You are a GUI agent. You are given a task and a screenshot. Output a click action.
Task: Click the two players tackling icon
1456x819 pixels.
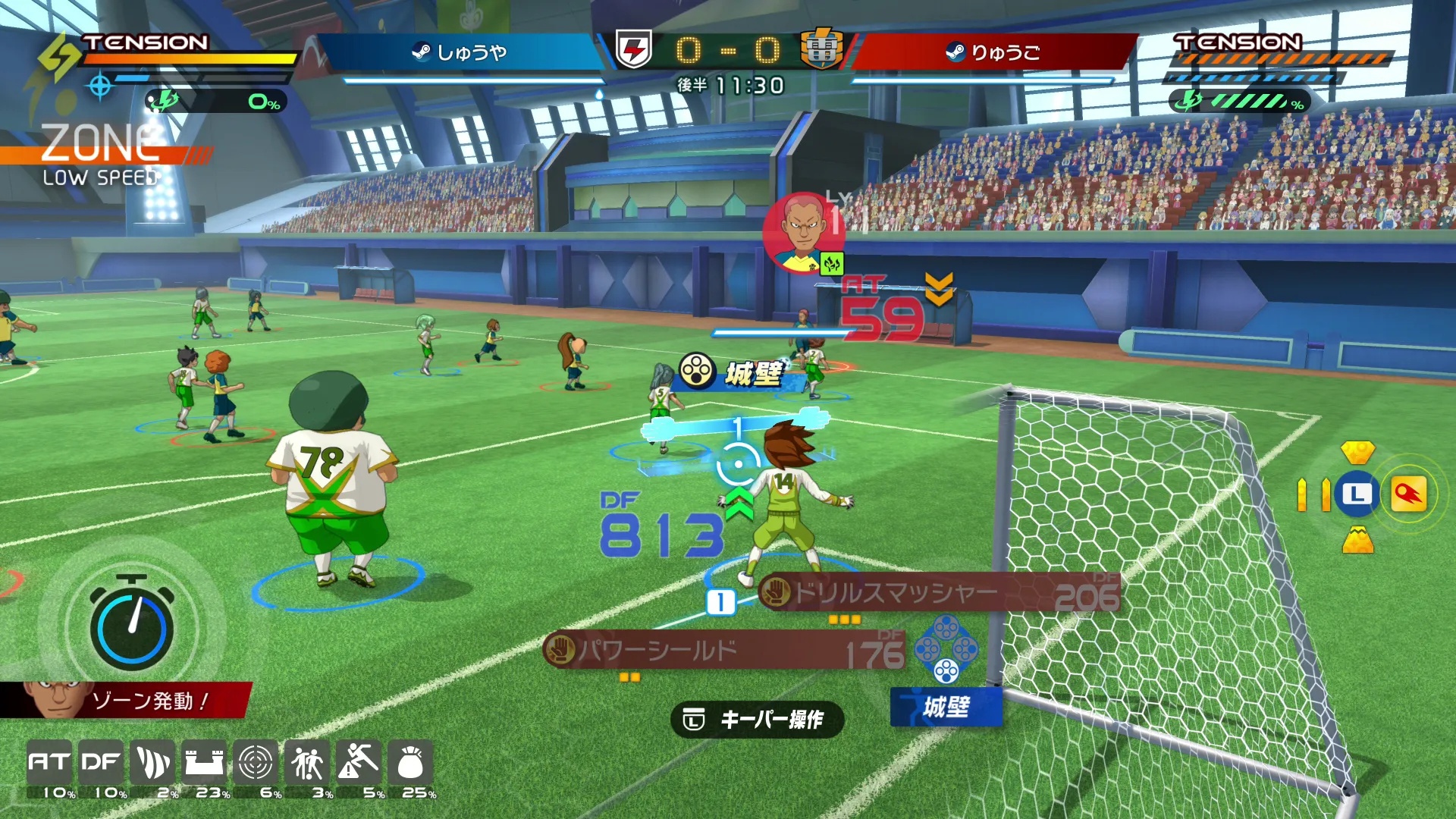pos(307,762)
